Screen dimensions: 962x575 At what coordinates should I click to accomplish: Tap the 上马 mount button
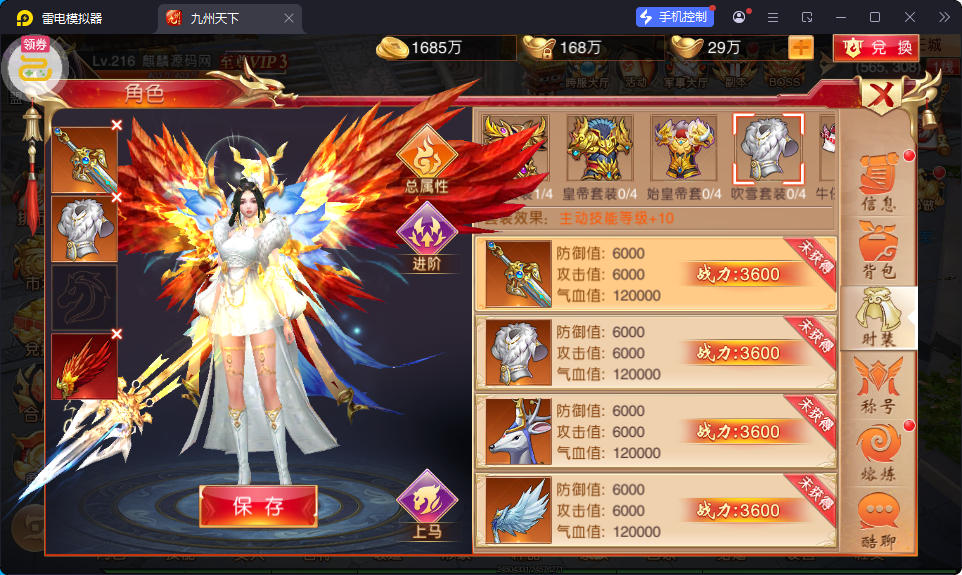pos(426,505)
